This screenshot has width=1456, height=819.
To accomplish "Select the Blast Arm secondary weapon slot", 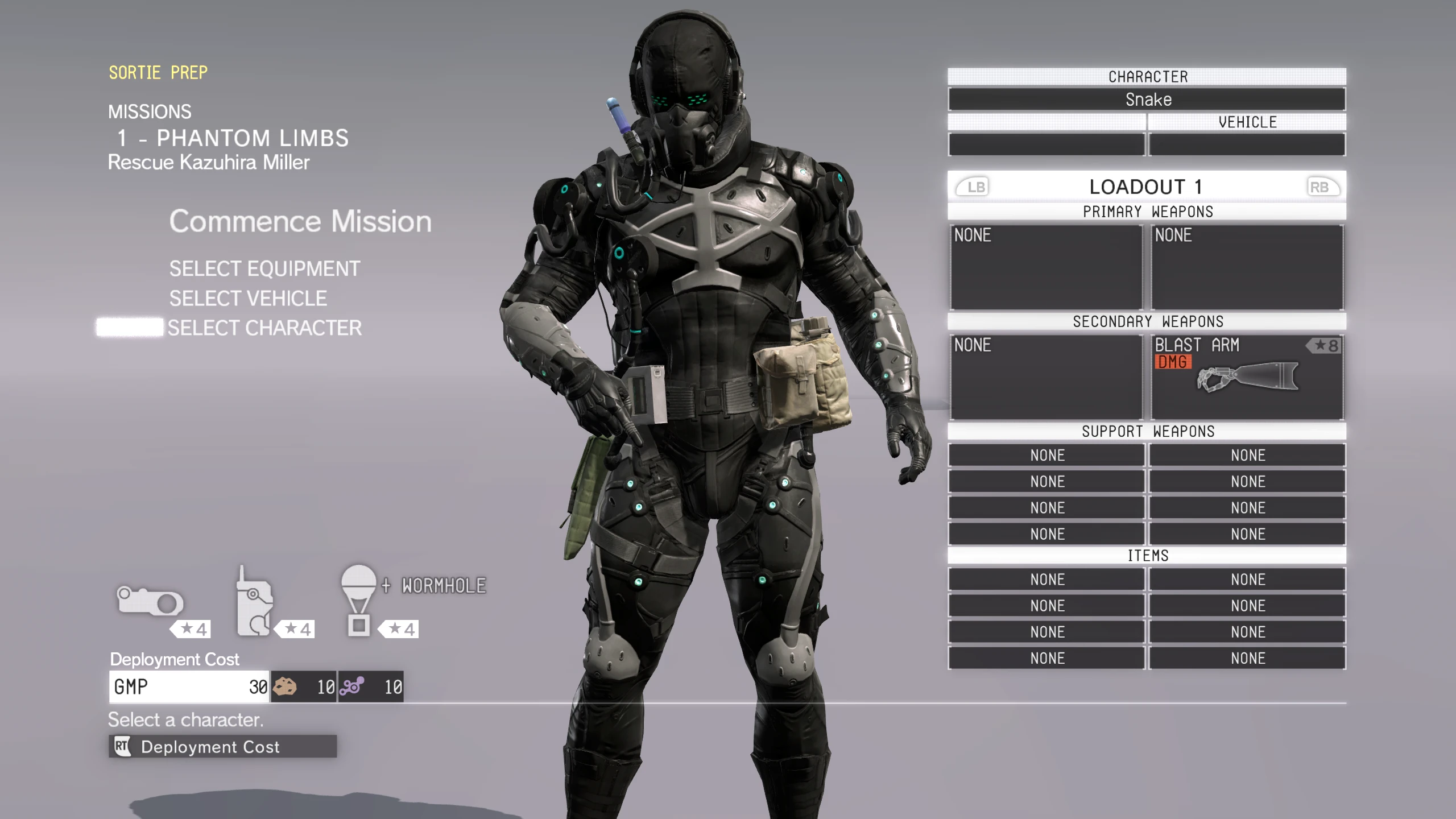I will coord(1247,377).
